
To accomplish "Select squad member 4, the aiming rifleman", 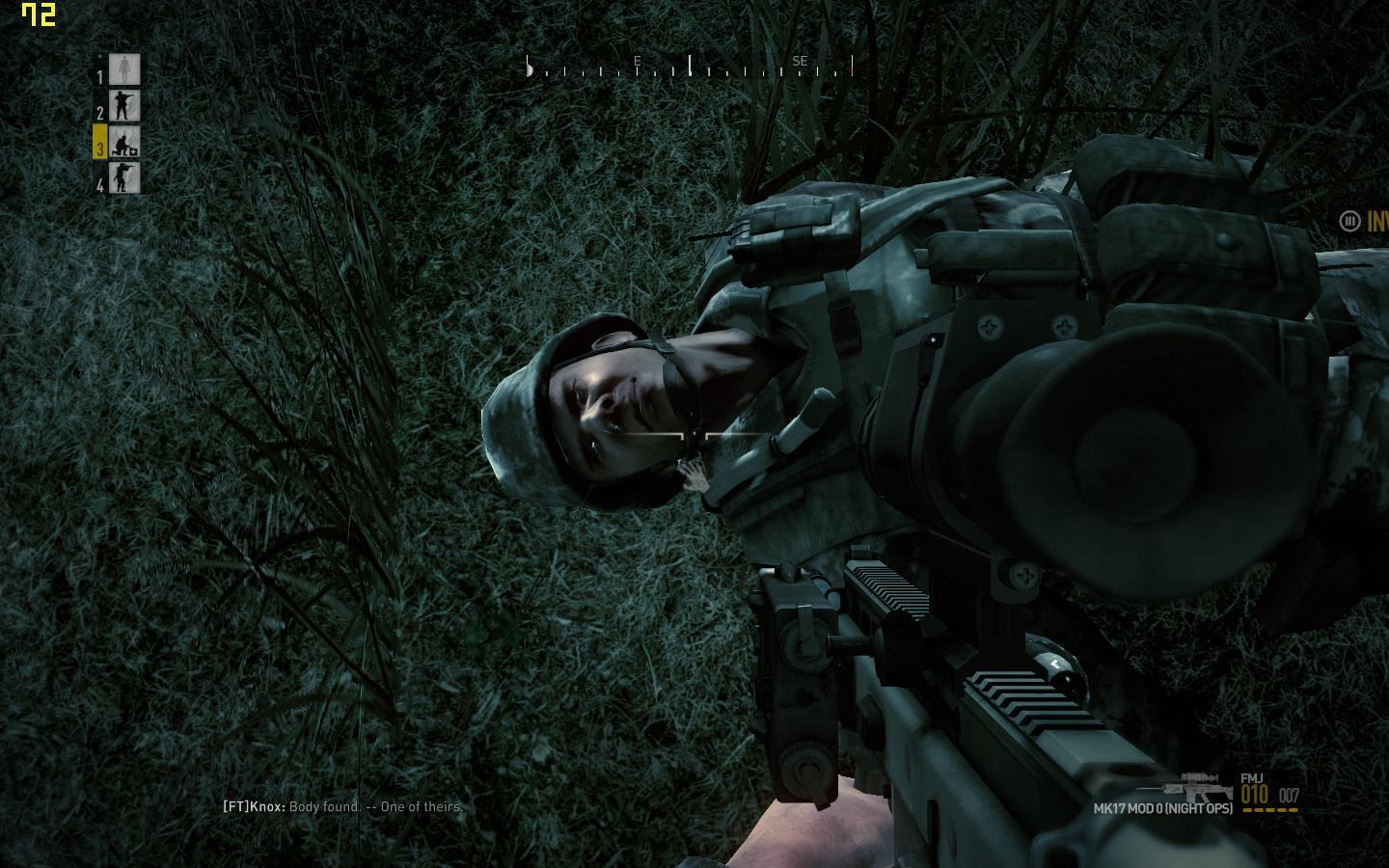I will point(124,178).
